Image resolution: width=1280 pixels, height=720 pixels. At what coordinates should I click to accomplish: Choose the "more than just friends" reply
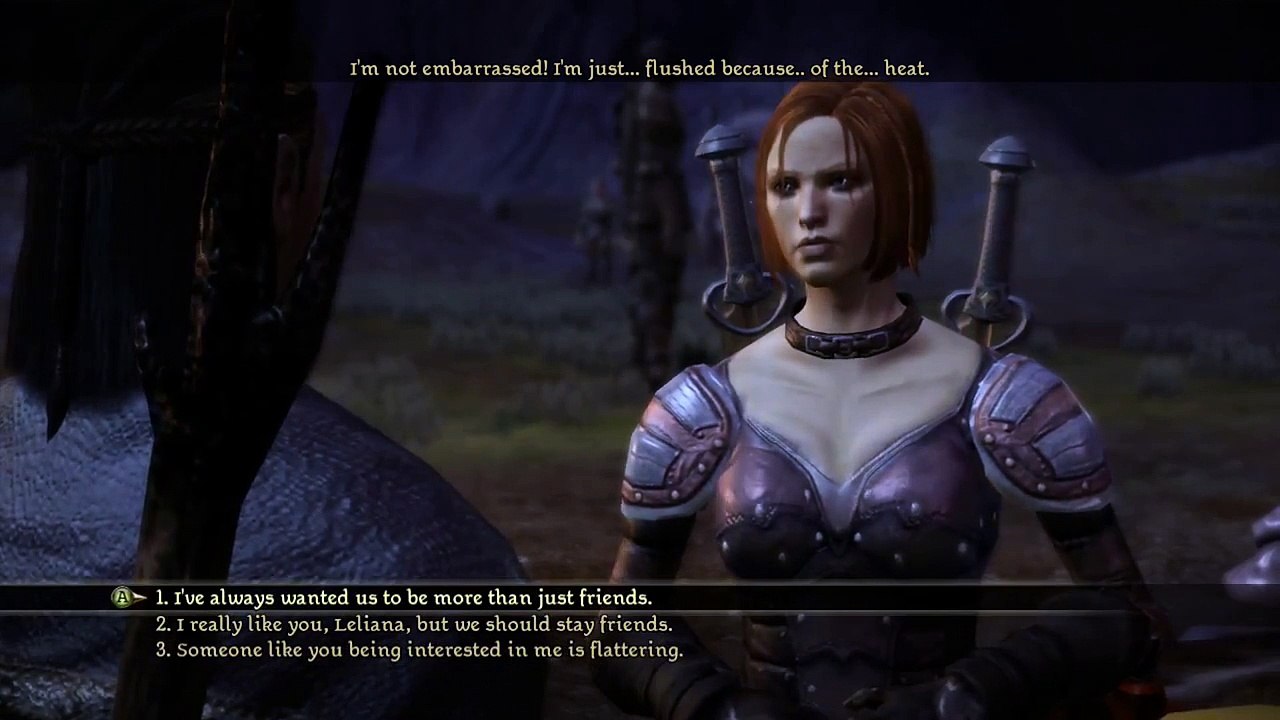(403, 598)
